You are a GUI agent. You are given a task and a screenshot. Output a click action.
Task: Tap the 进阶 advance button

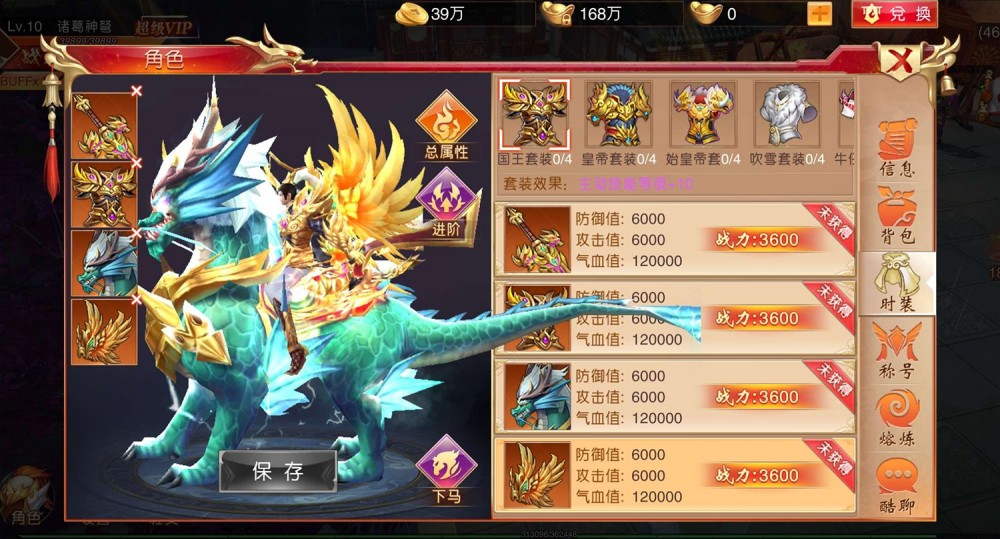(x=446, y=201)
